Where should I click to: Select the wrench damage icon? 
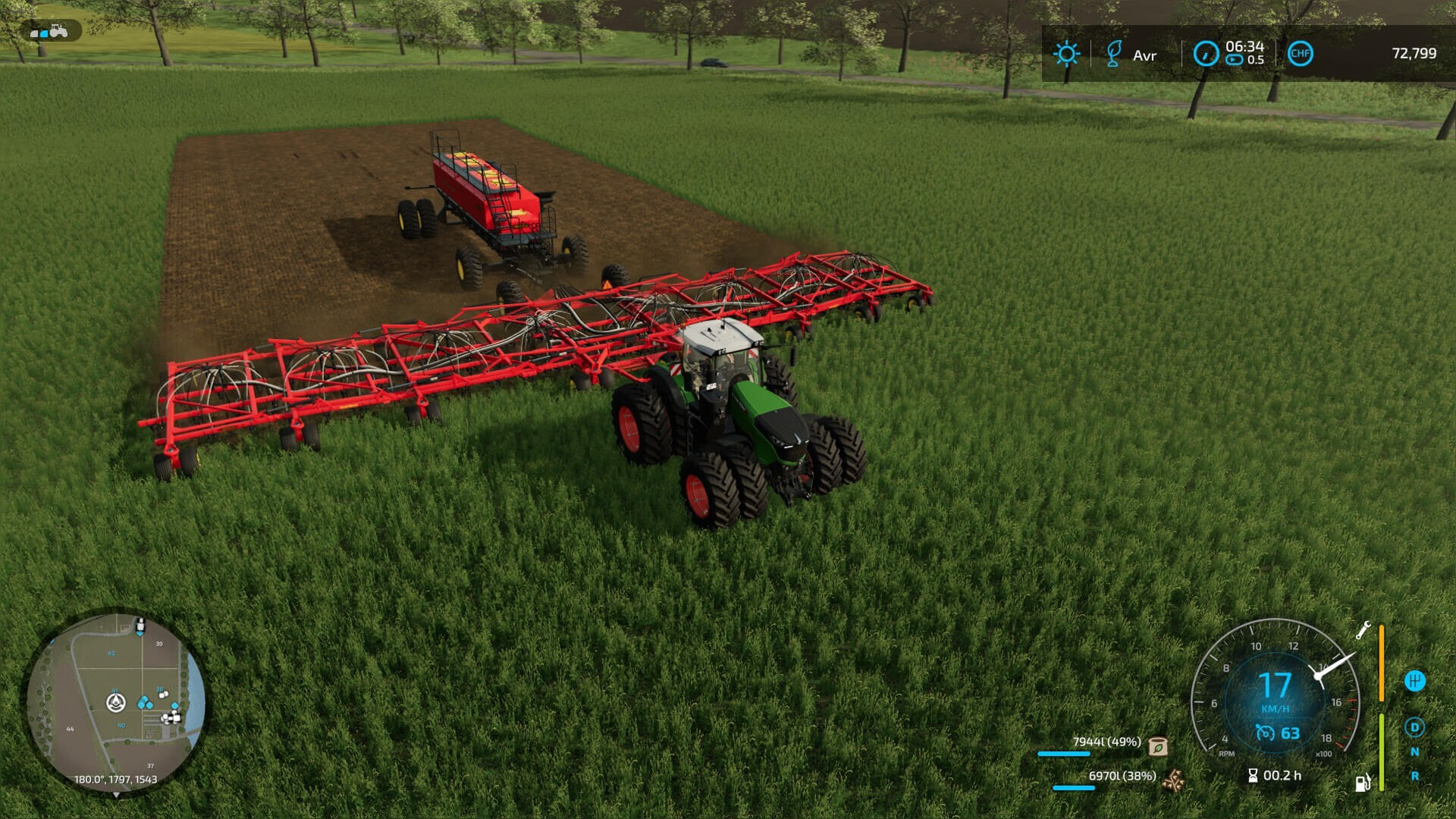click(x=1363, y=631)
